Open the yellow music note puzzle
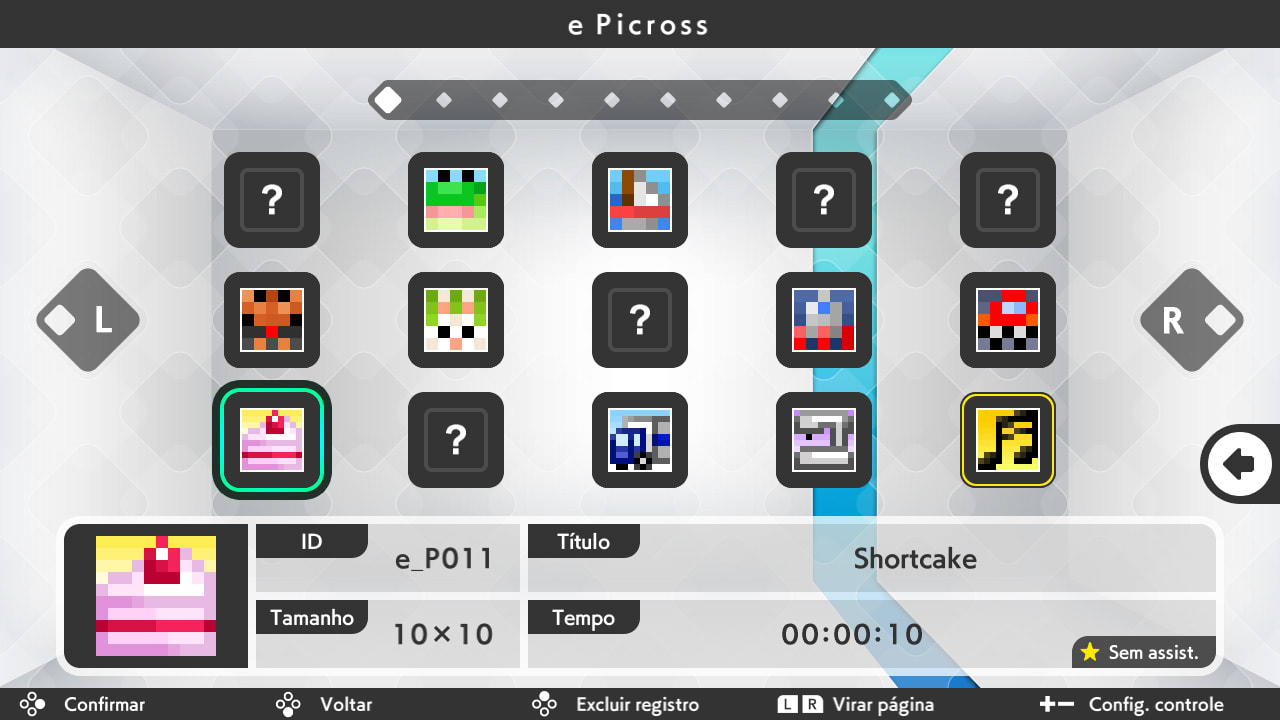This screenshot has height=720, width=1280. (1007, 440)
